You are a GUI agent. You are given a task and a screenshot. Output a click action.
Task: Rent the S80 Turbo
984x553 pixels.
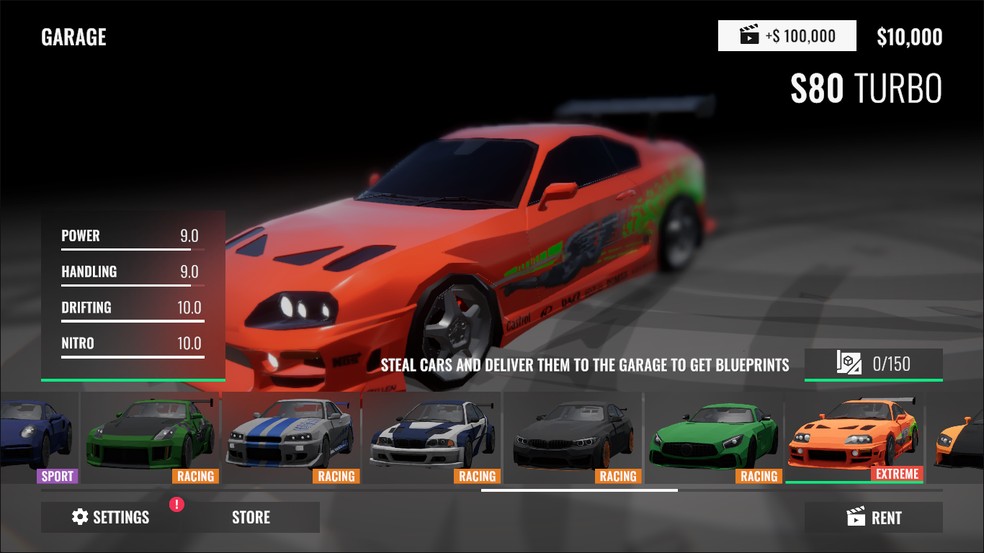873,517
